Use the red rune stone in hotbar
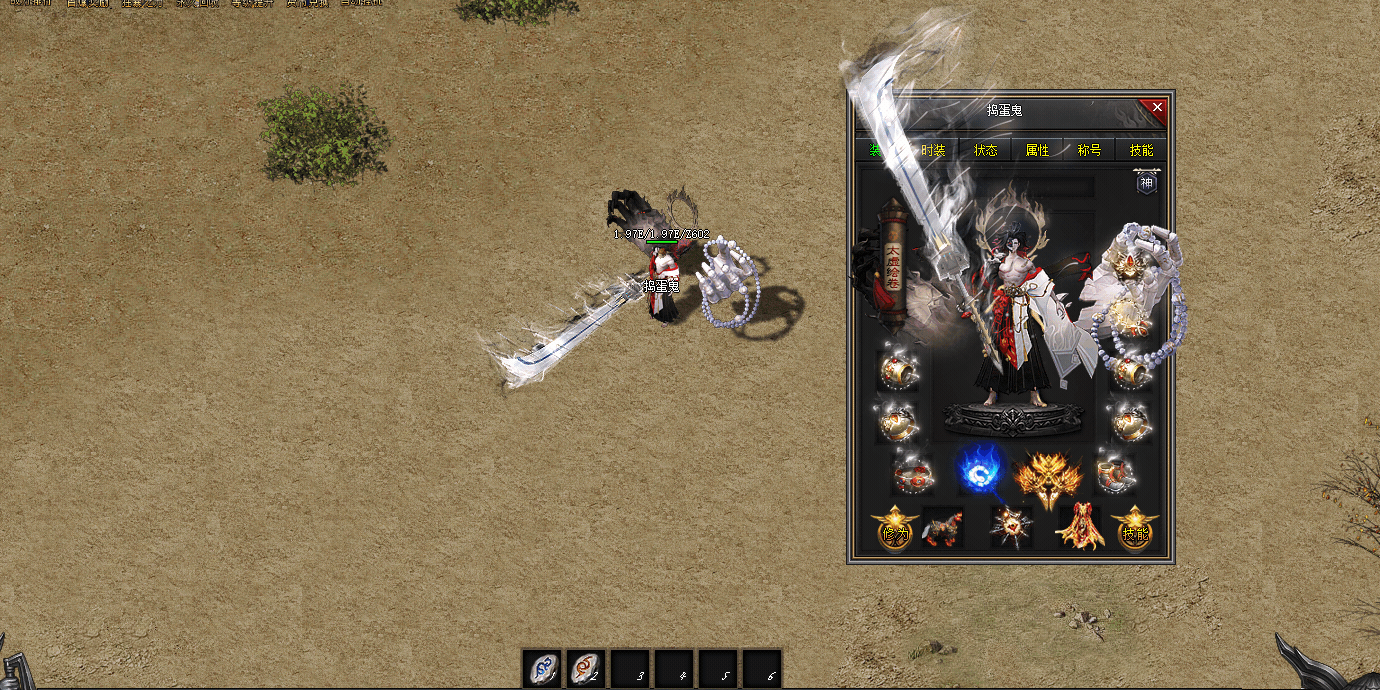Viewport: 1380px width, 690px height. tap(587, 669)
